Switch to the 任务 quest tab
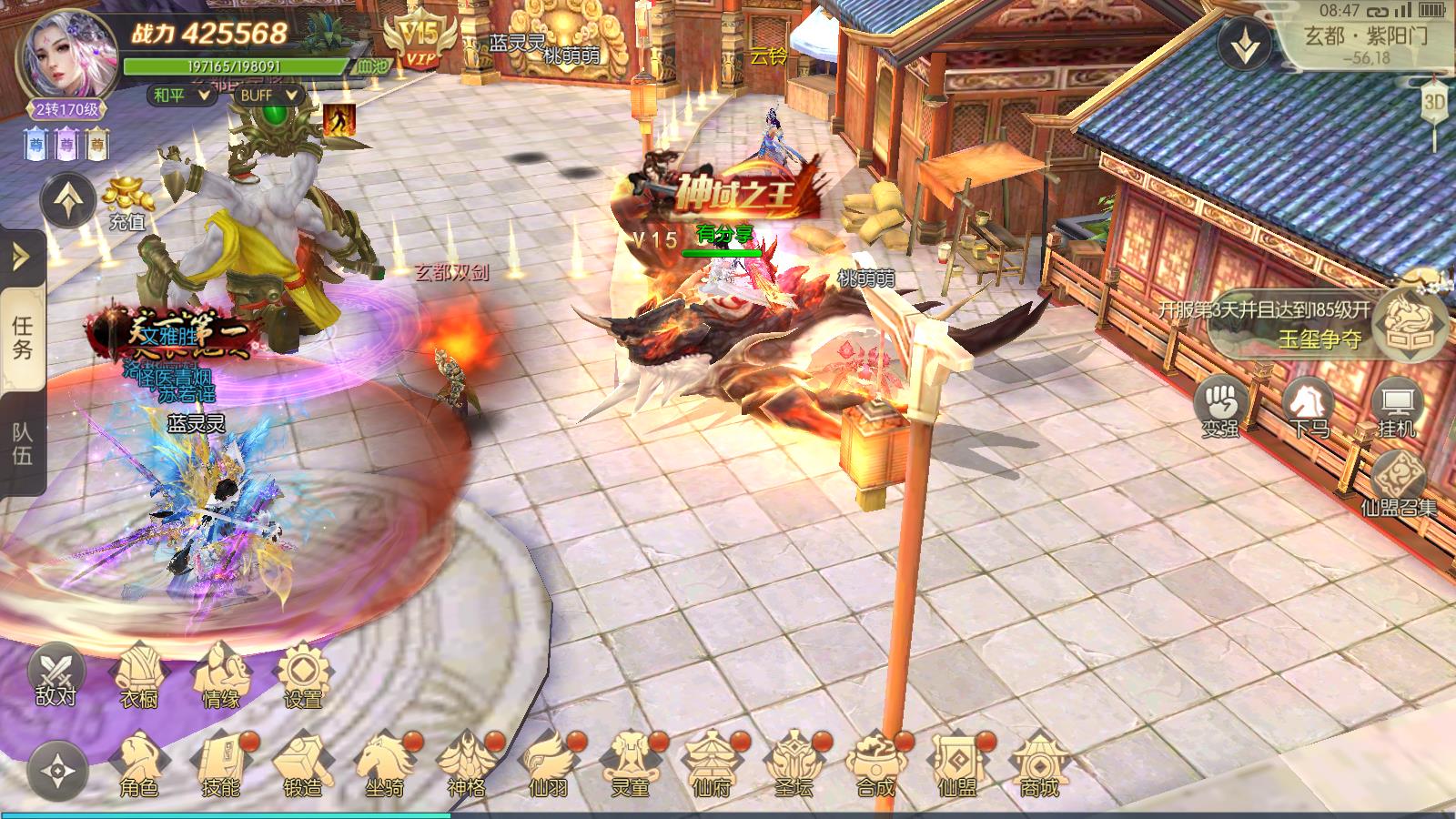This screenshot has height=819, width=1456. tap(22, 338)
